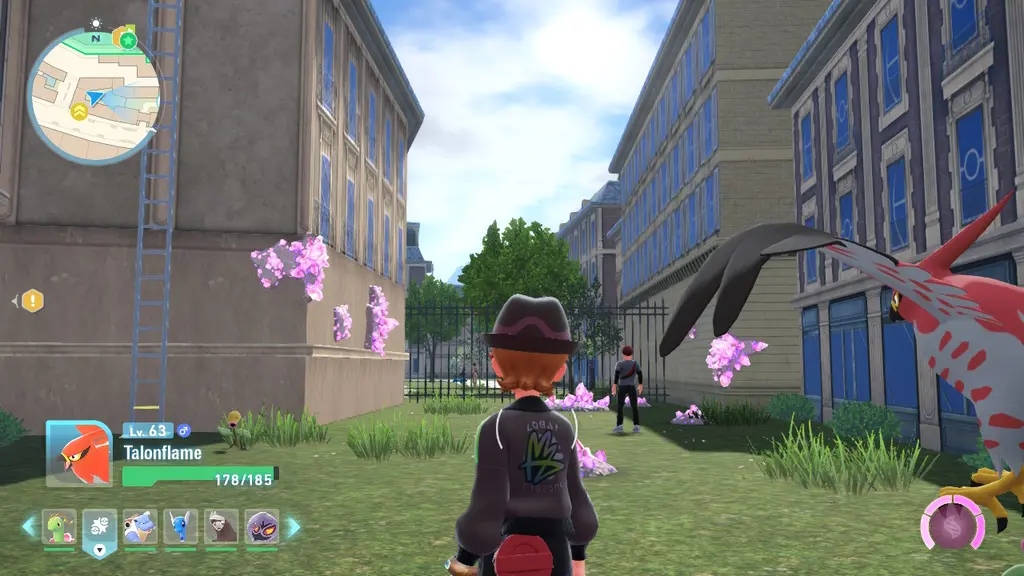Open the circular minimap
The image size is (1024, 576).
93,97
